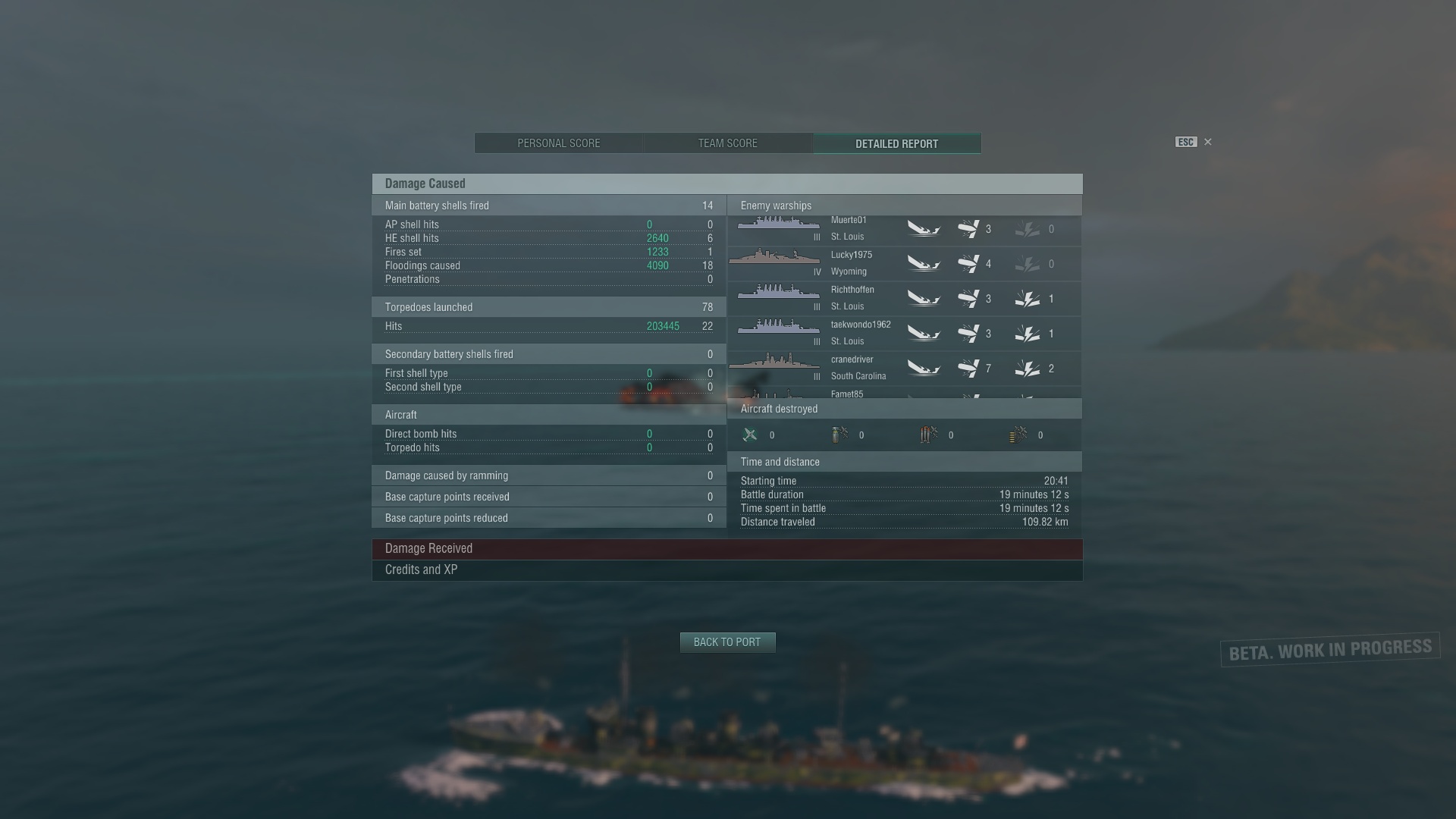Click the sinking icon next to Muerte01
This screenshot has height=819, width=1456.
[924, 228]
